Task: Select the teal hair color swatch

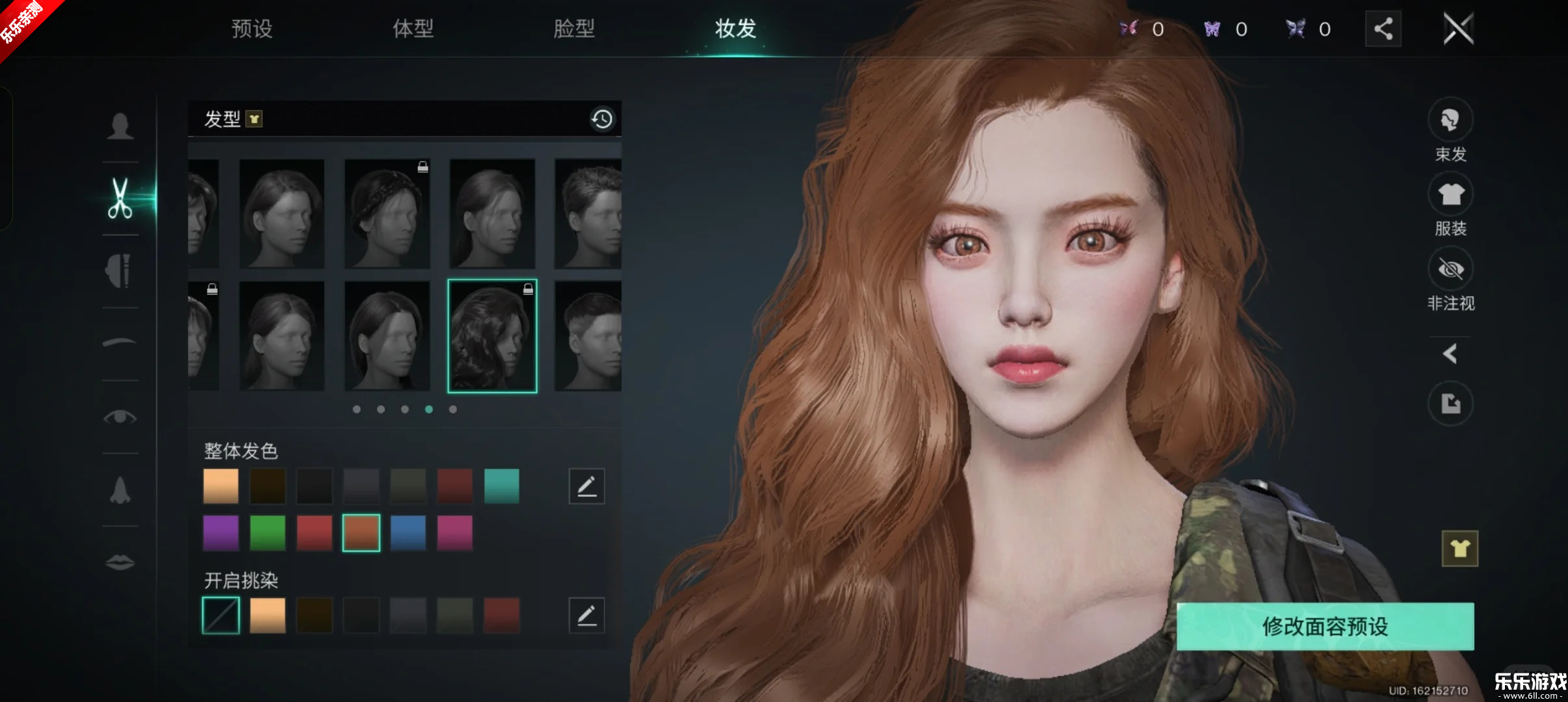Action: 502,486
